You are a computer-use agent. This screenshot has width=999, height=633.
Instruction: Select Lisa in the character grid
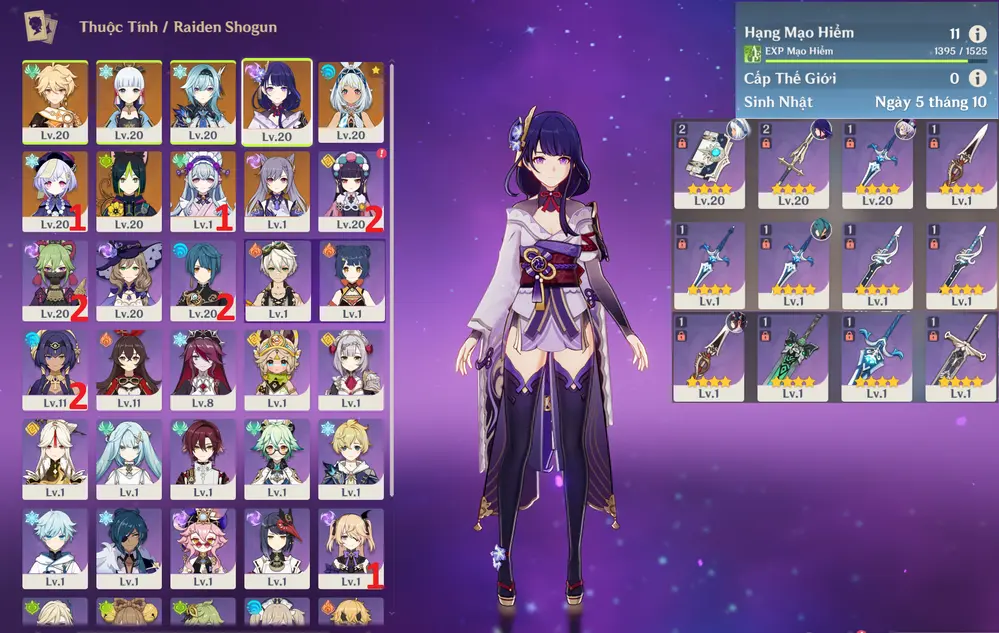click(x=129, y=280)
